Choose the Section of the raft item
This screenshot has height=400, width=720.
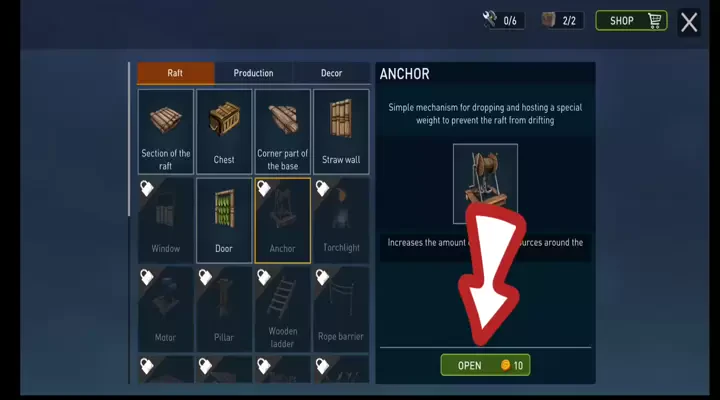166,131
